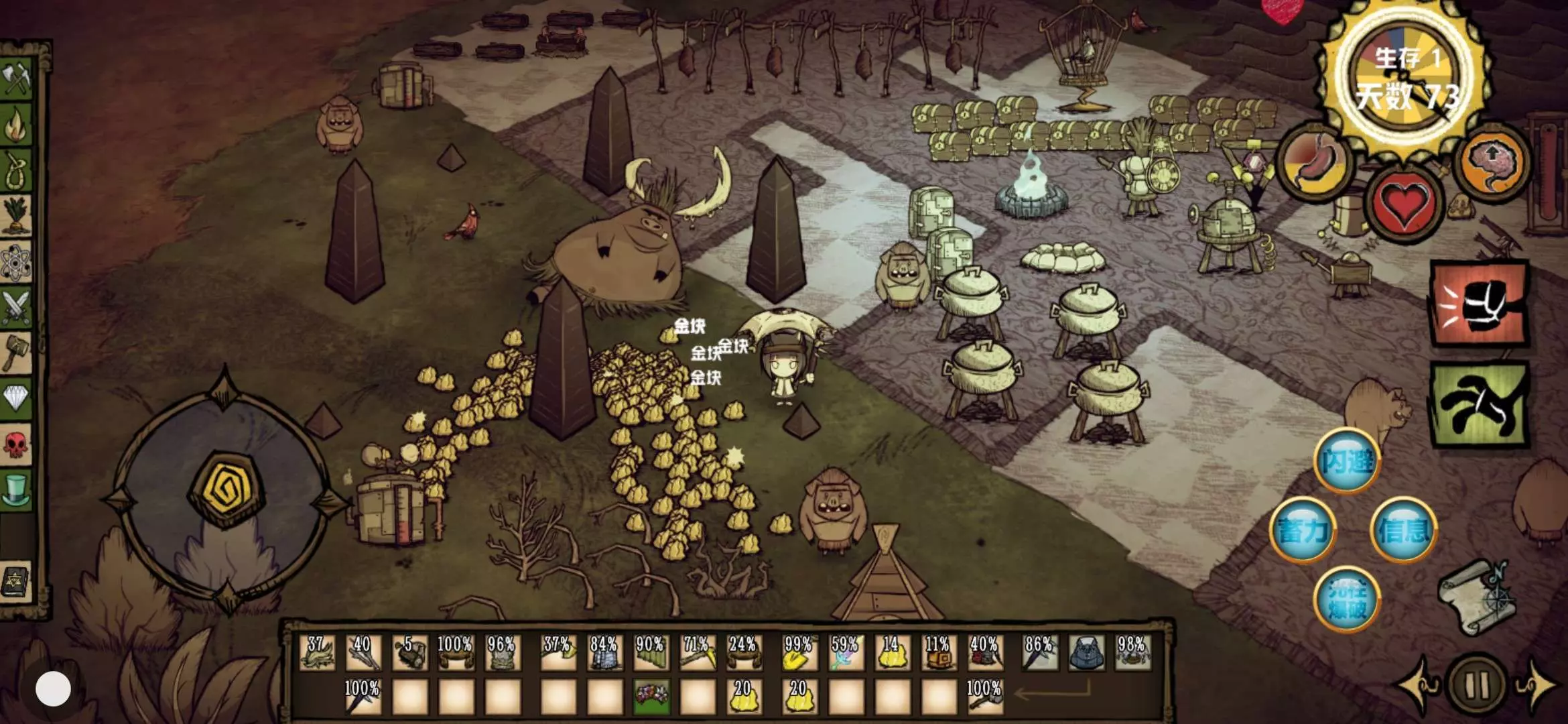The height and width of the screenshot is (724, 1568).
Task: Switch to the green top hat Dress tab
Action: 16,489
